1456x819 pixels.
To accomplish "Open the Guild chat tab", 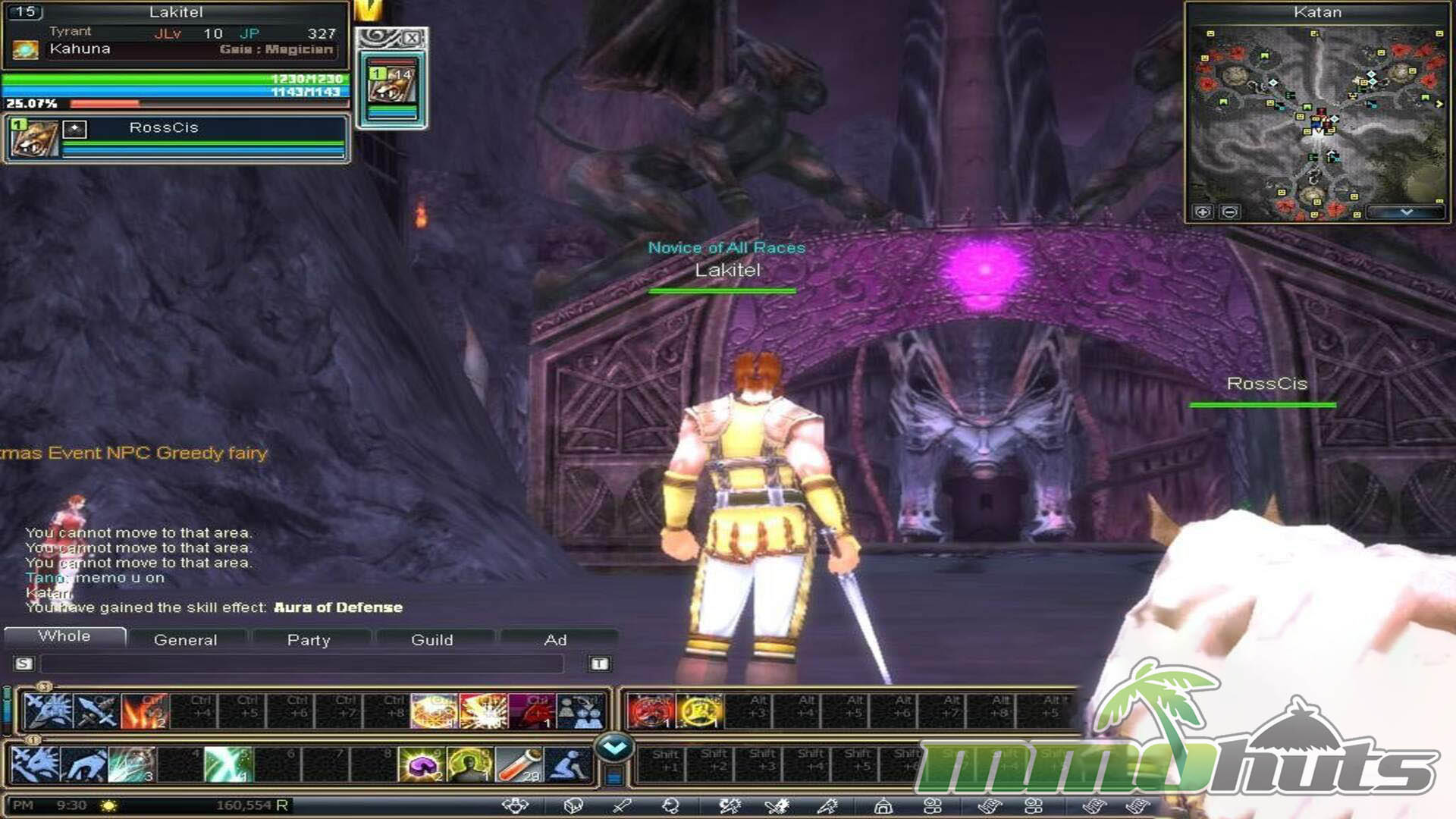I will tap(431, 640).
